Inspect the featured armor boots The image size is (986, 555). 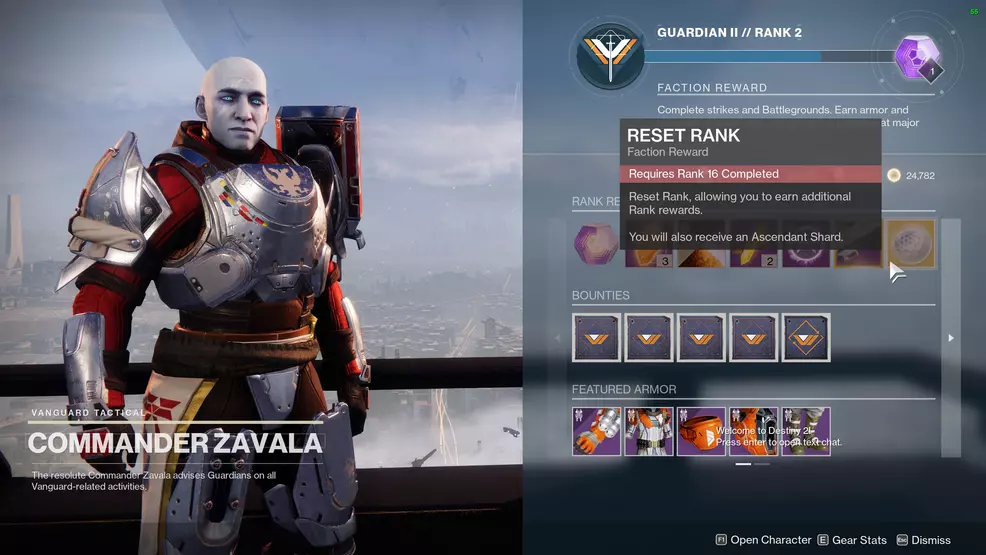tap(805, 431)
